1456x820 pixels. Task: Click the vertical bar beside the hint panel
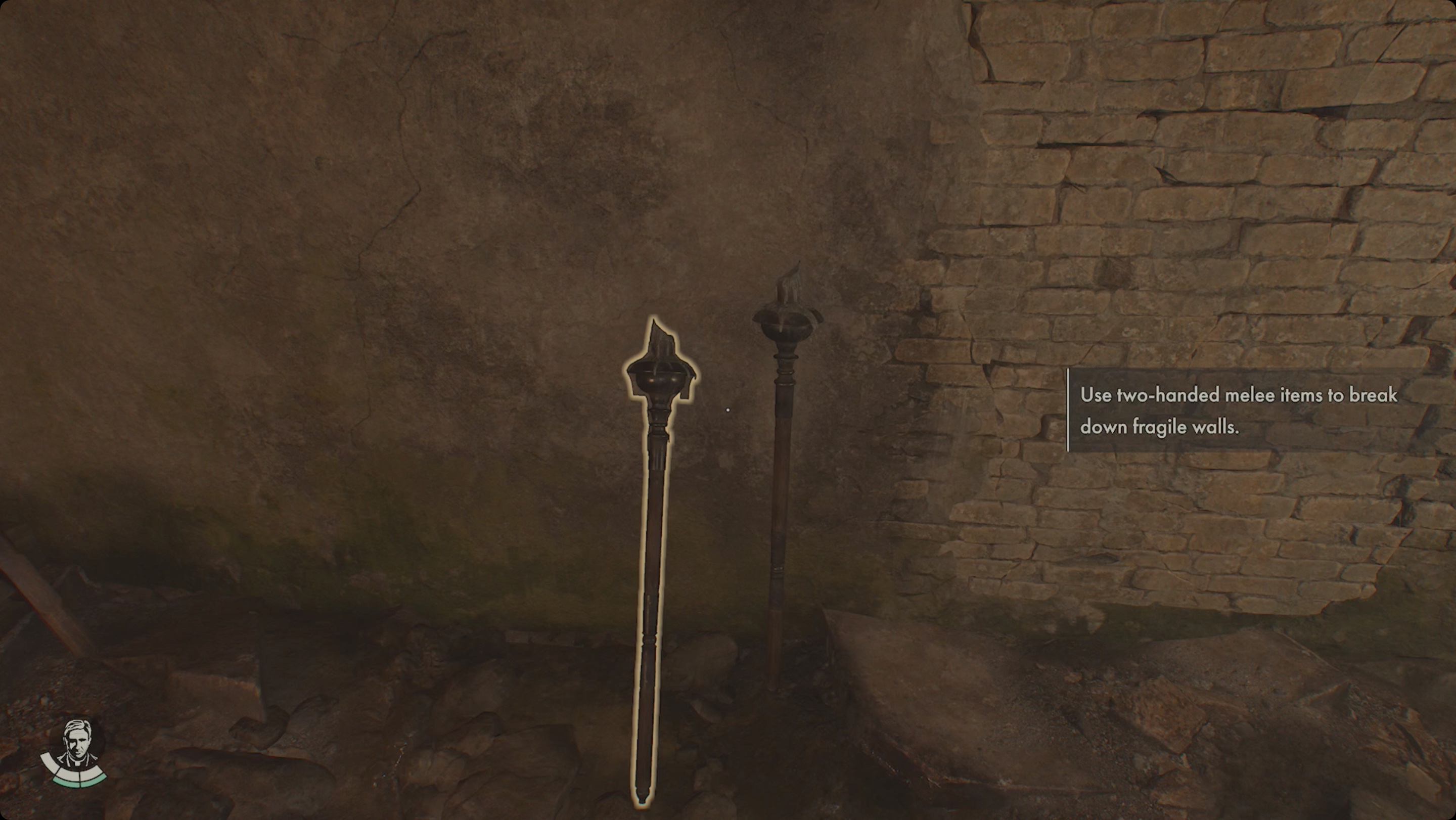(1070, 412)
